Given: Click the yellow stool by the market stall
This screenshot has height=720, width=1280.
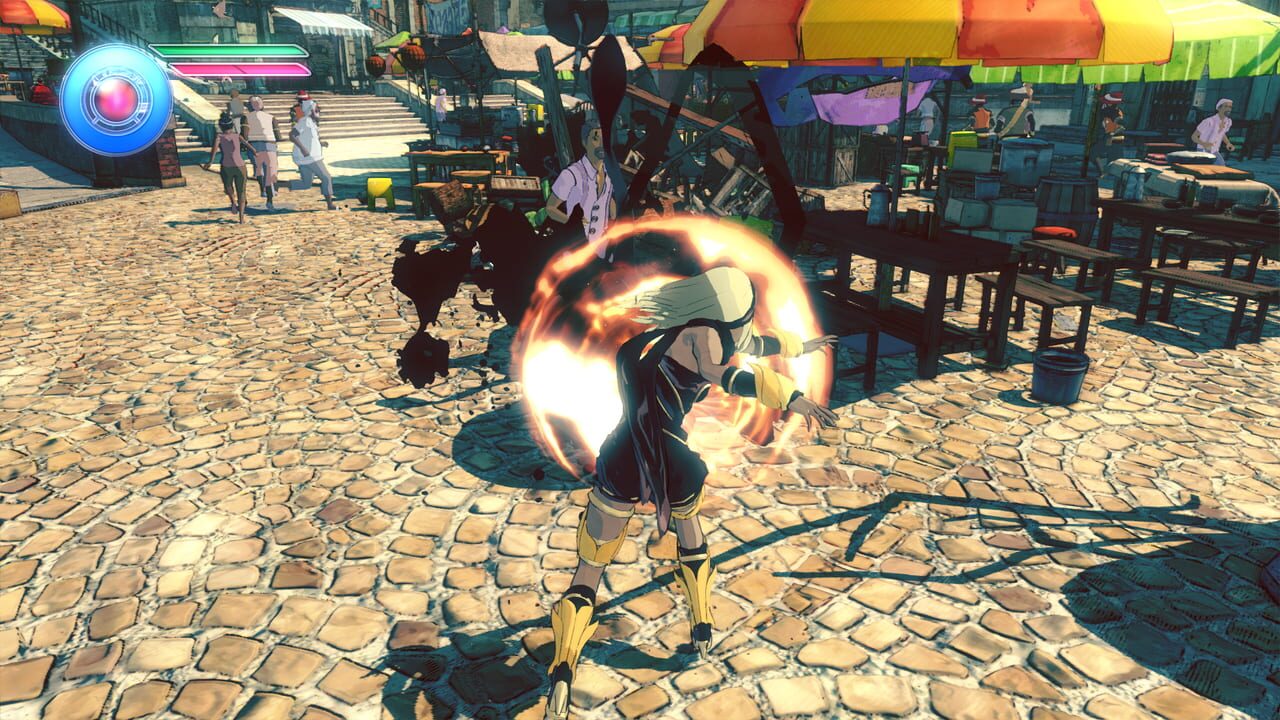Looking at the screenshot, I should [x=380, y=191].
